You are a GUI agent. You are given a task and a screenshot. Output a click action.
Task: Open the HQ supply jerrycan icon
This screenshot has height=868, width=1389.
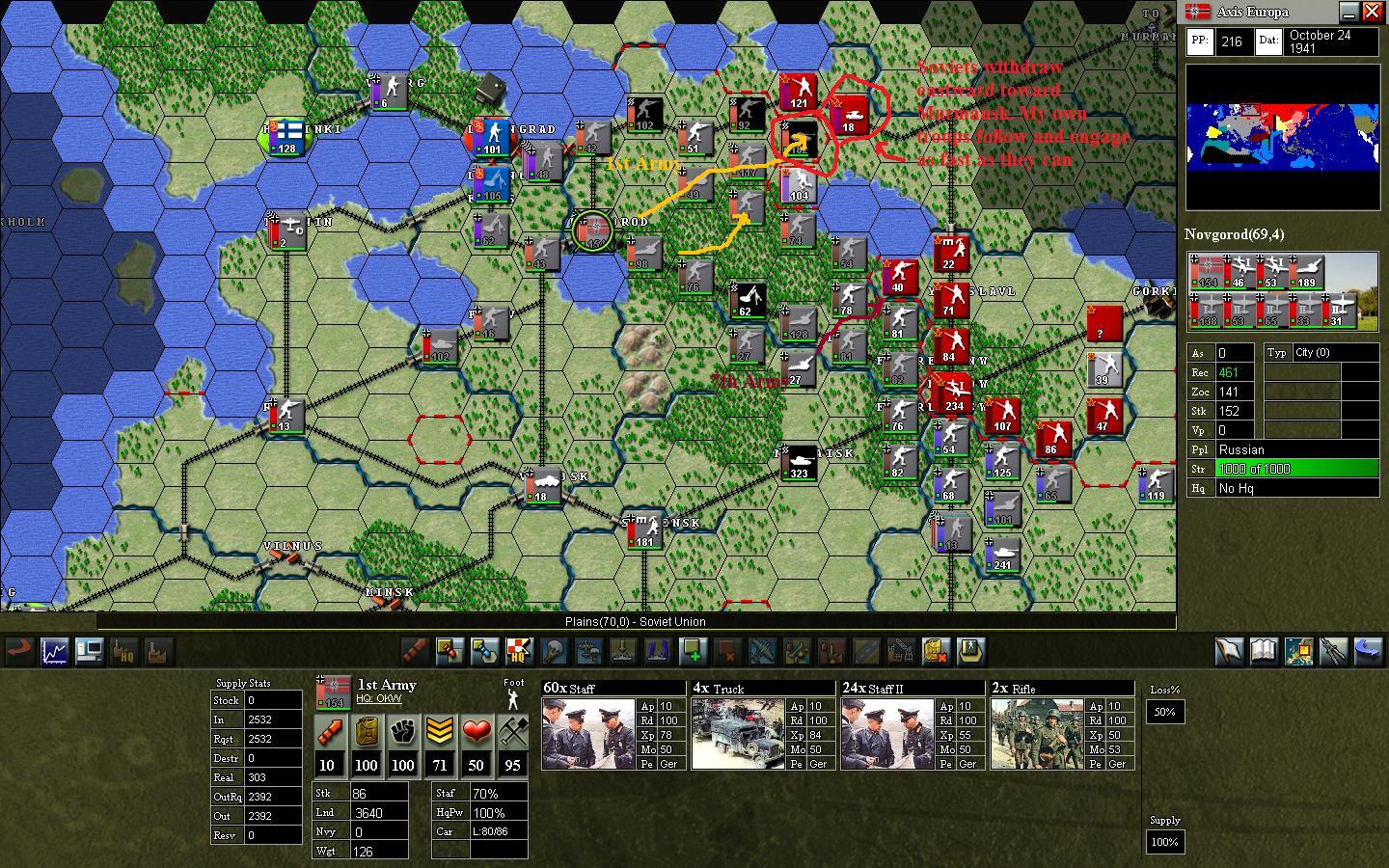[123, 652]
